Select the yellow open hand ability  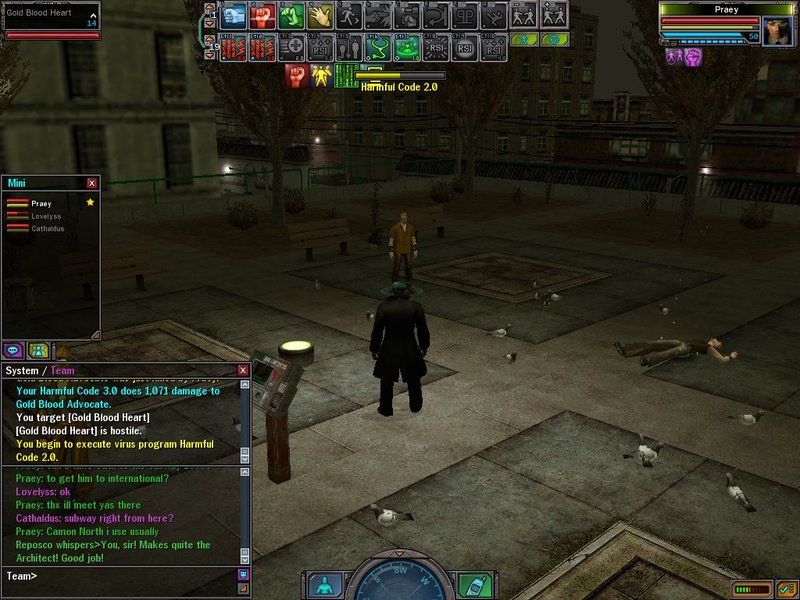pyautogui.click(x=320, y=15)
